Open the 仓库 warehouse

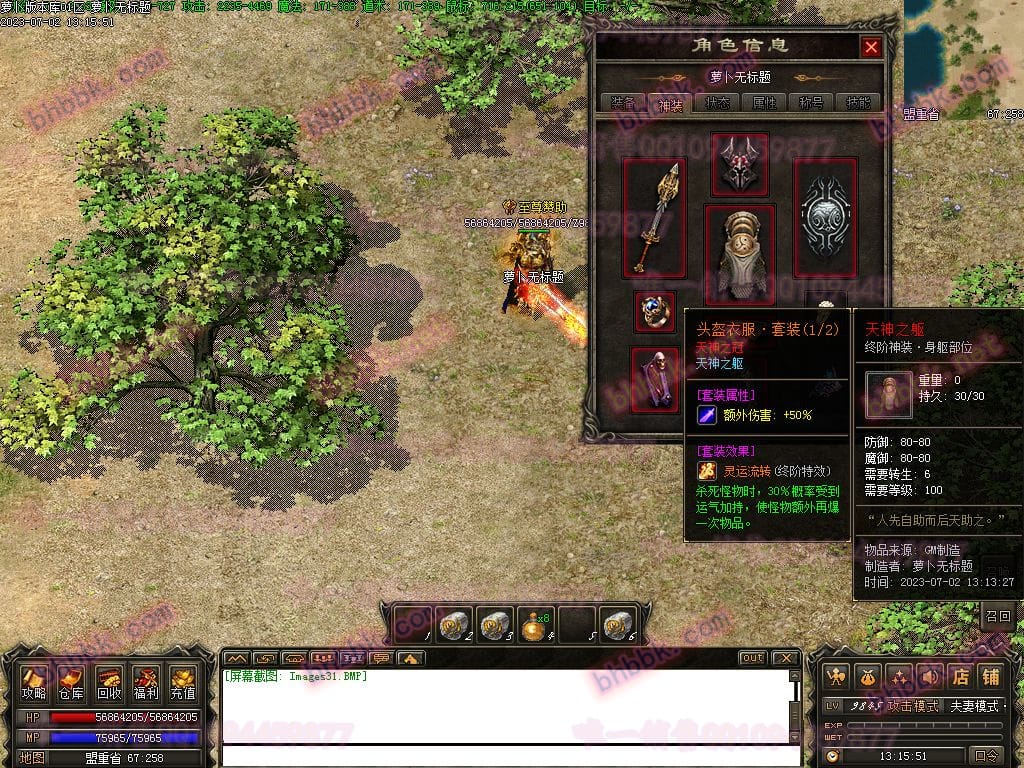[71, 683]
